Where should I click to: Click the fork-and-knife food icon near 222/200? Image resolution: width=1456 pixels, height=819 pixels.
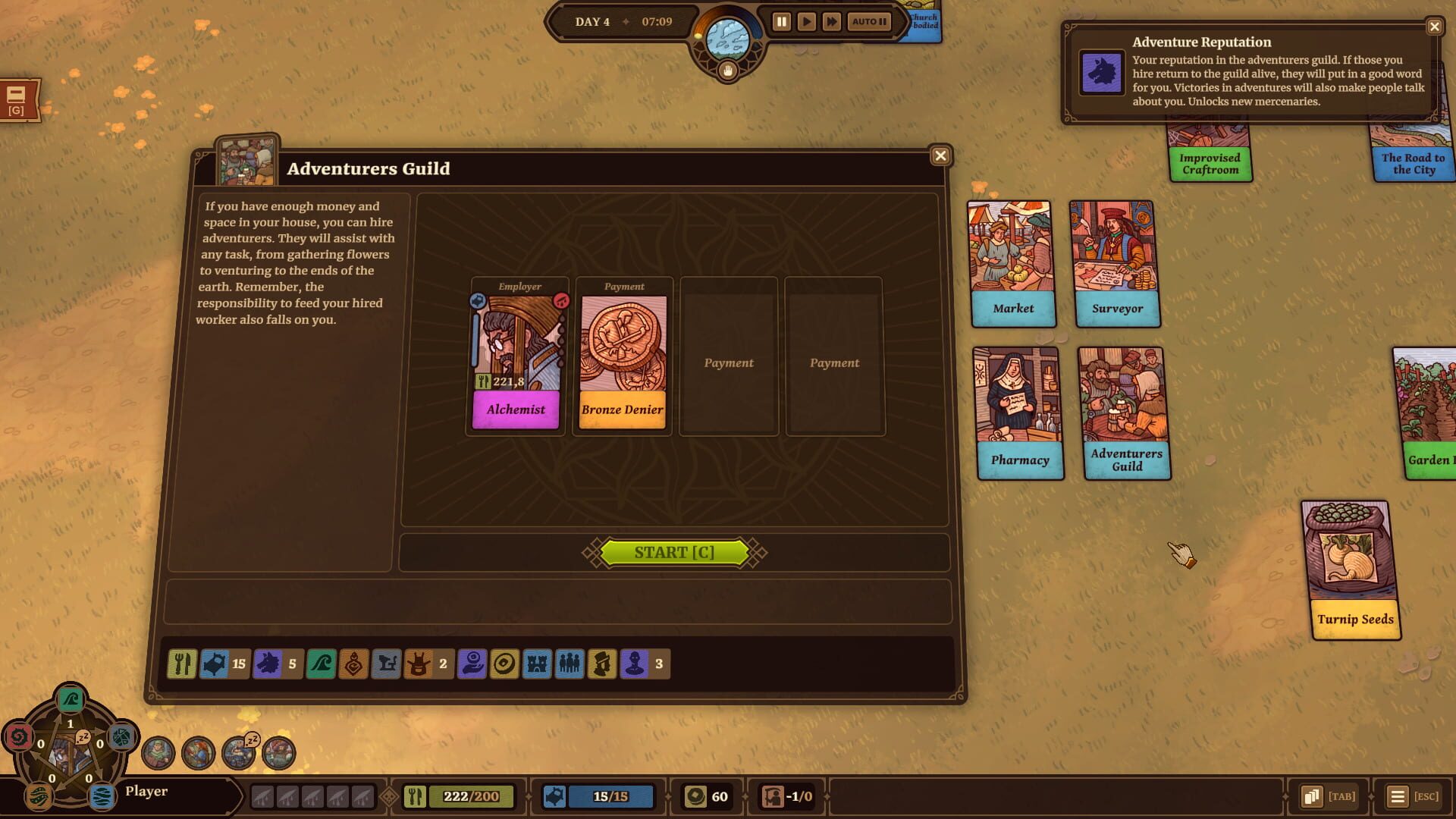point(416,796)
